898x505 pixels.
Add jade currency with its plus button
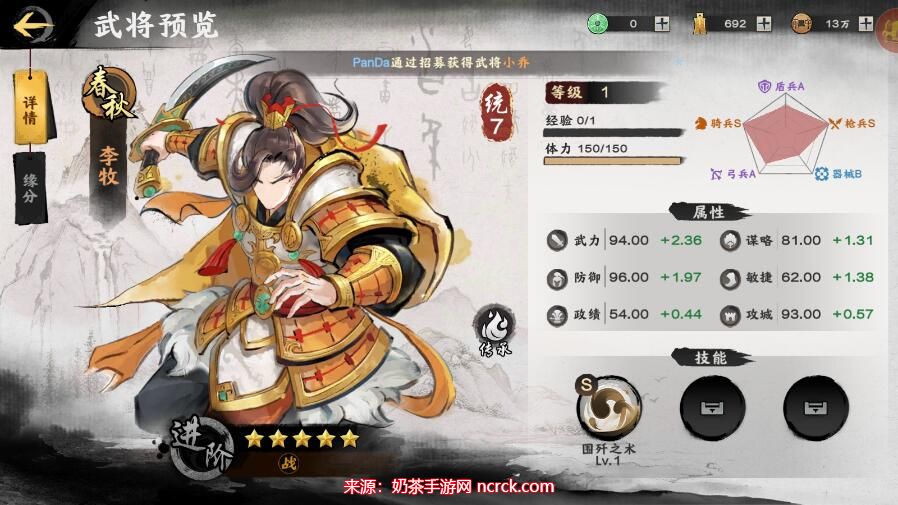(662, 24)
